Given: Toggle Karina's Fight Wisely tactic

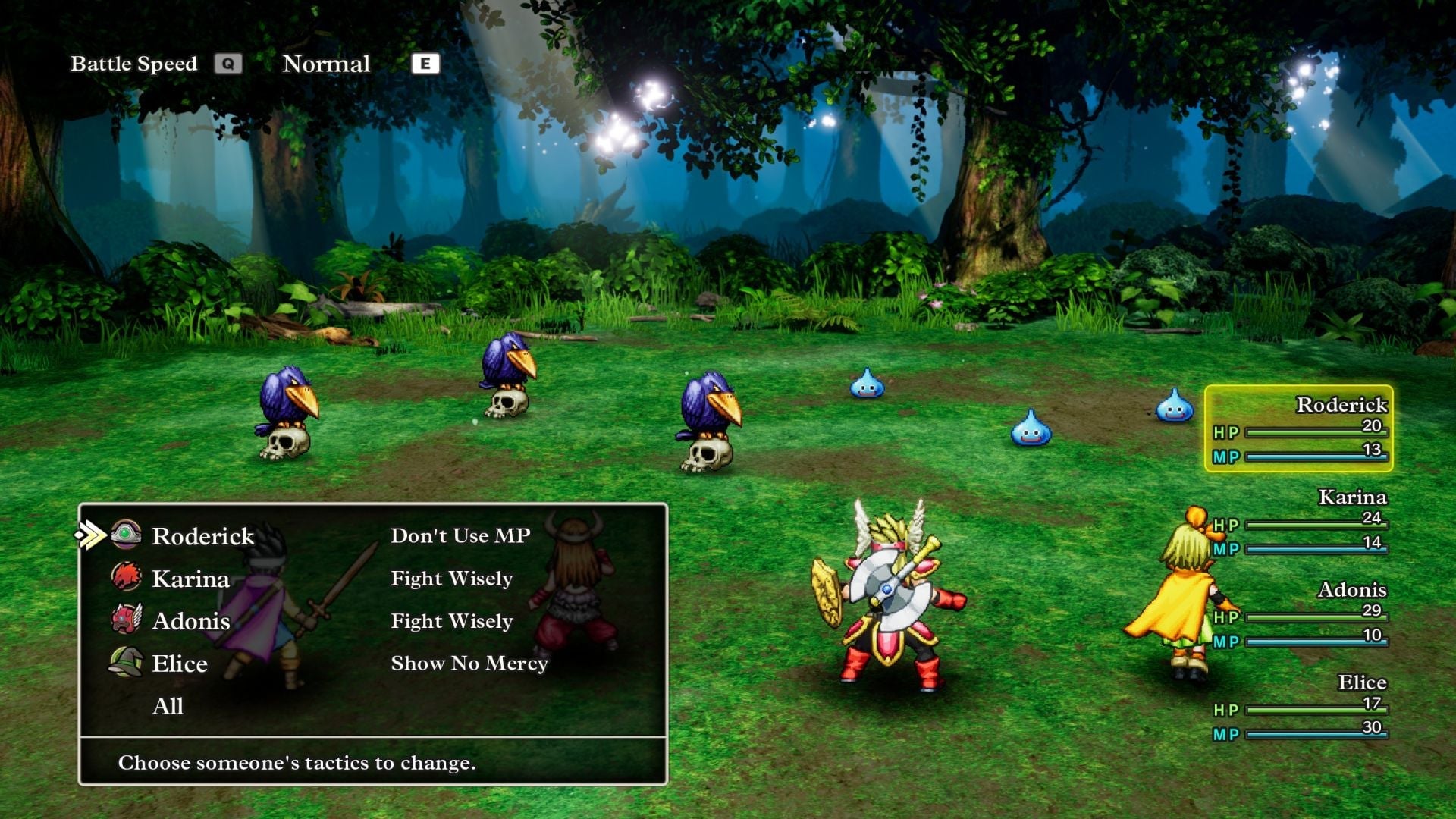Looking at the screenshot, I should pyautogui.click(x=451, y=578).
